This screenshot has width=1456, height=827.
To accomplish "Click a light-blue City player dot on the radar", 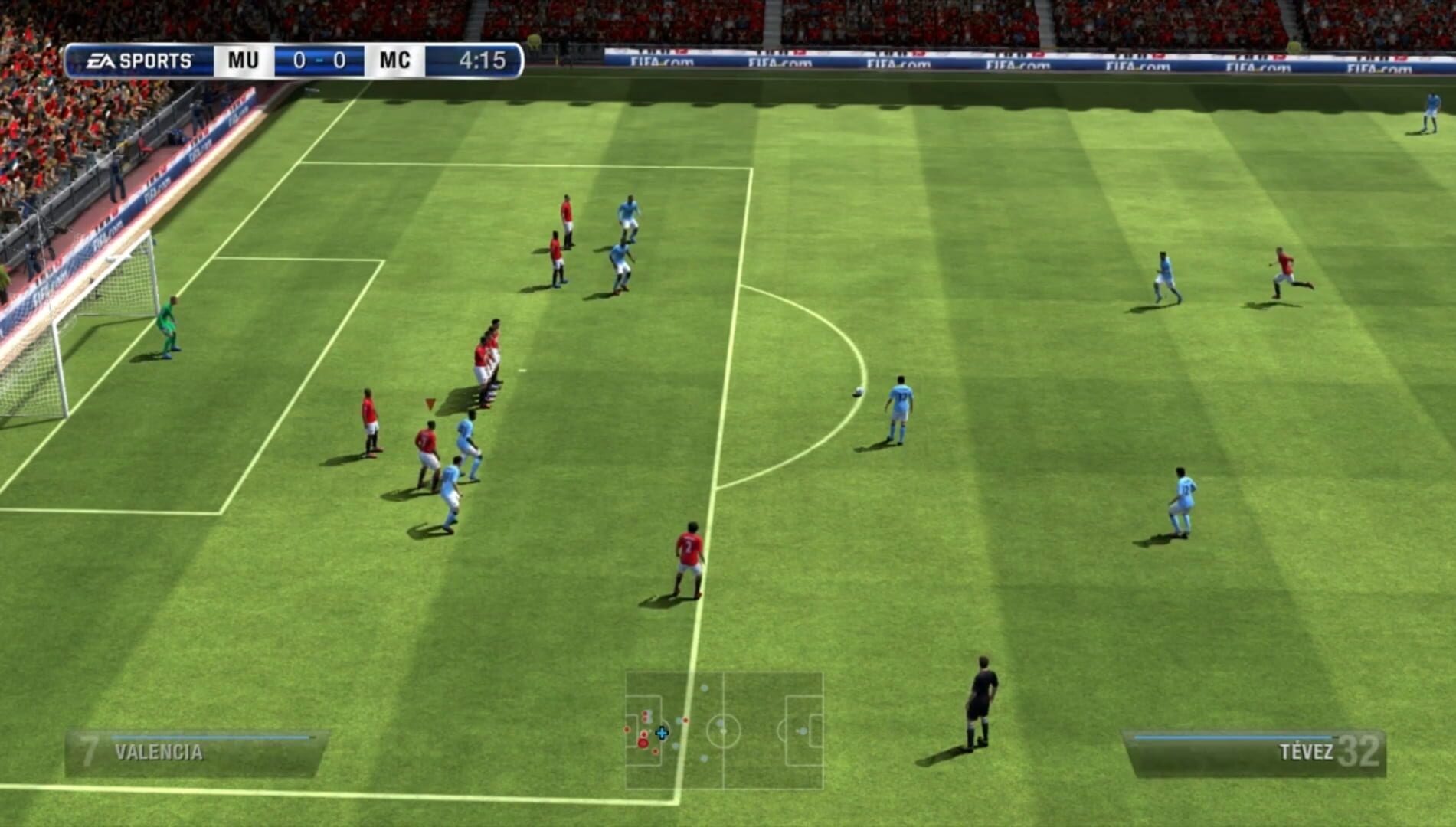I will [704, 688].
